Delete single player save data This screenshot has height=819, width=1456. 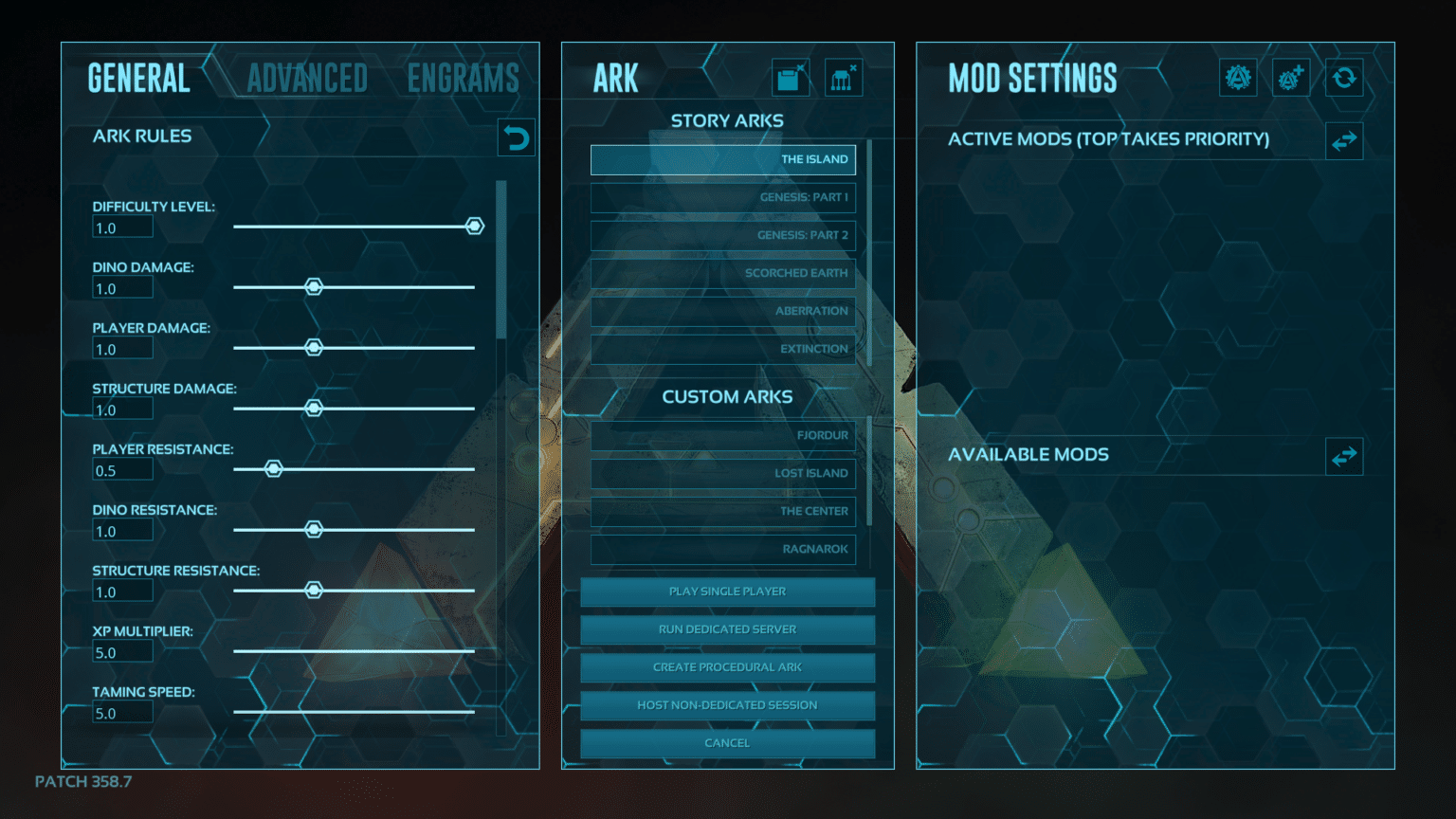(791, 78)
